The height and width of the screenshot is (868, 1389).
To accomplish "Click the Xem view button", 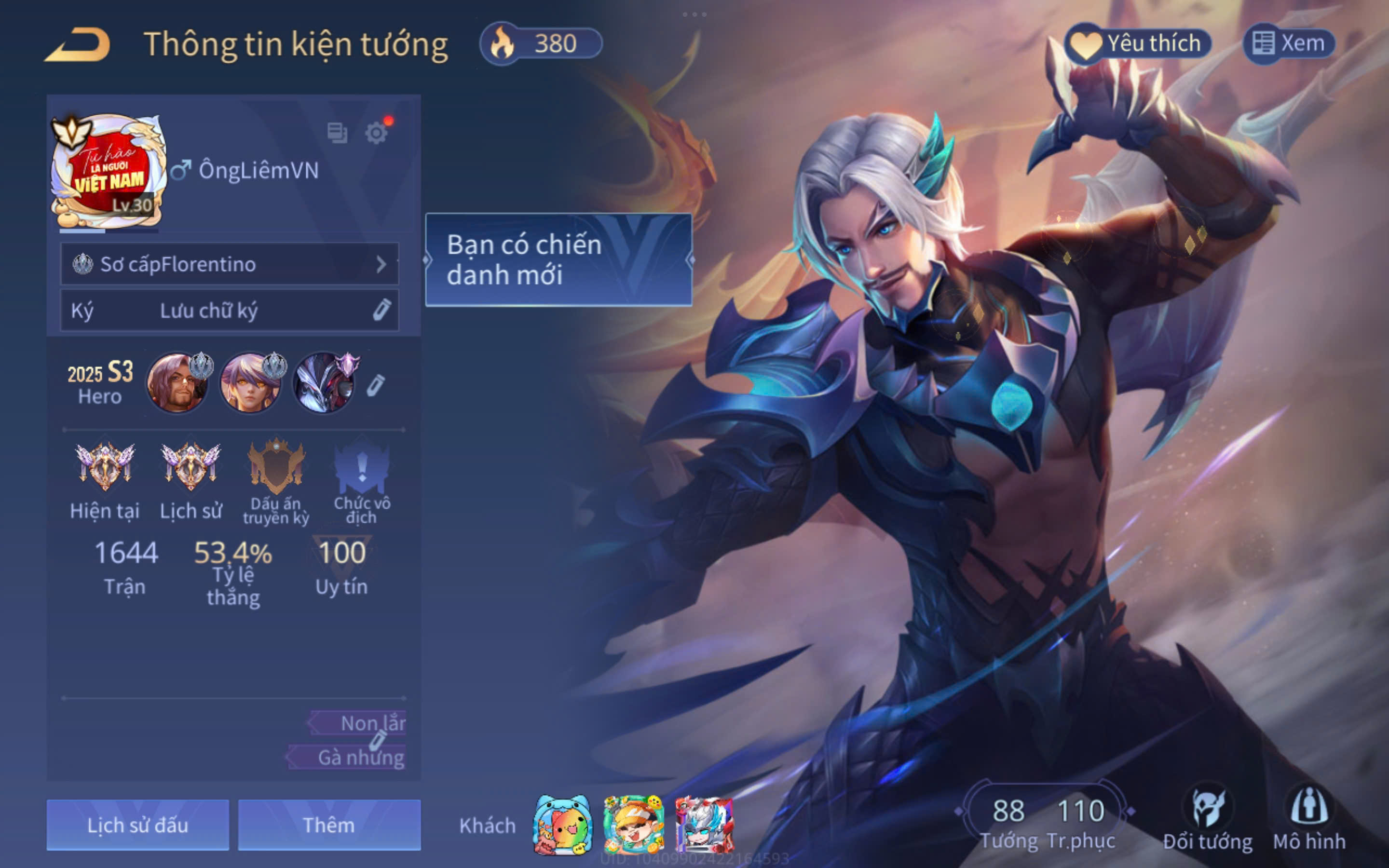I will [1289, 43].
